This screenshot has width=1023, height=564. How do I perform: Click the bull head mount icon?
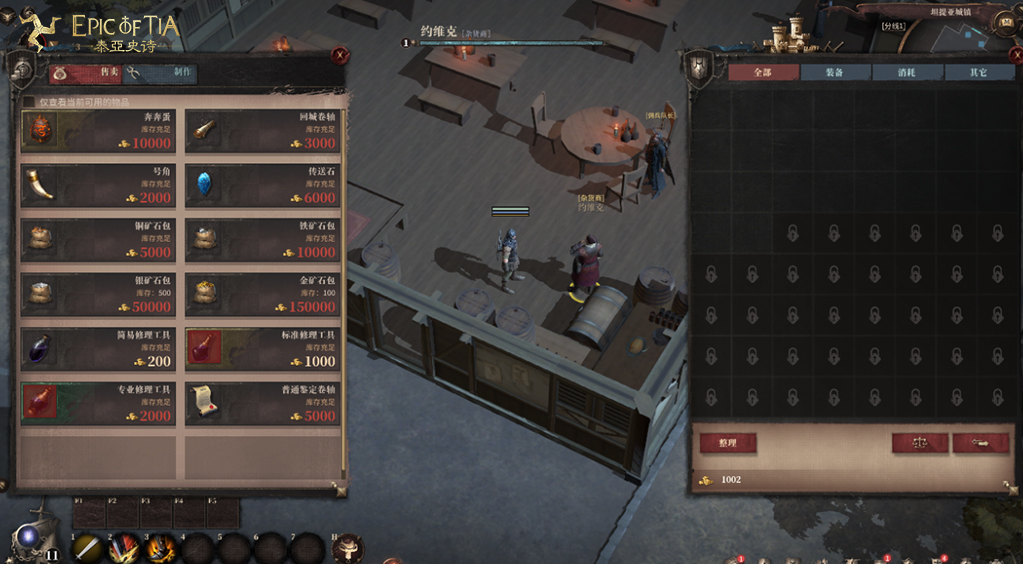coord(348,548)
